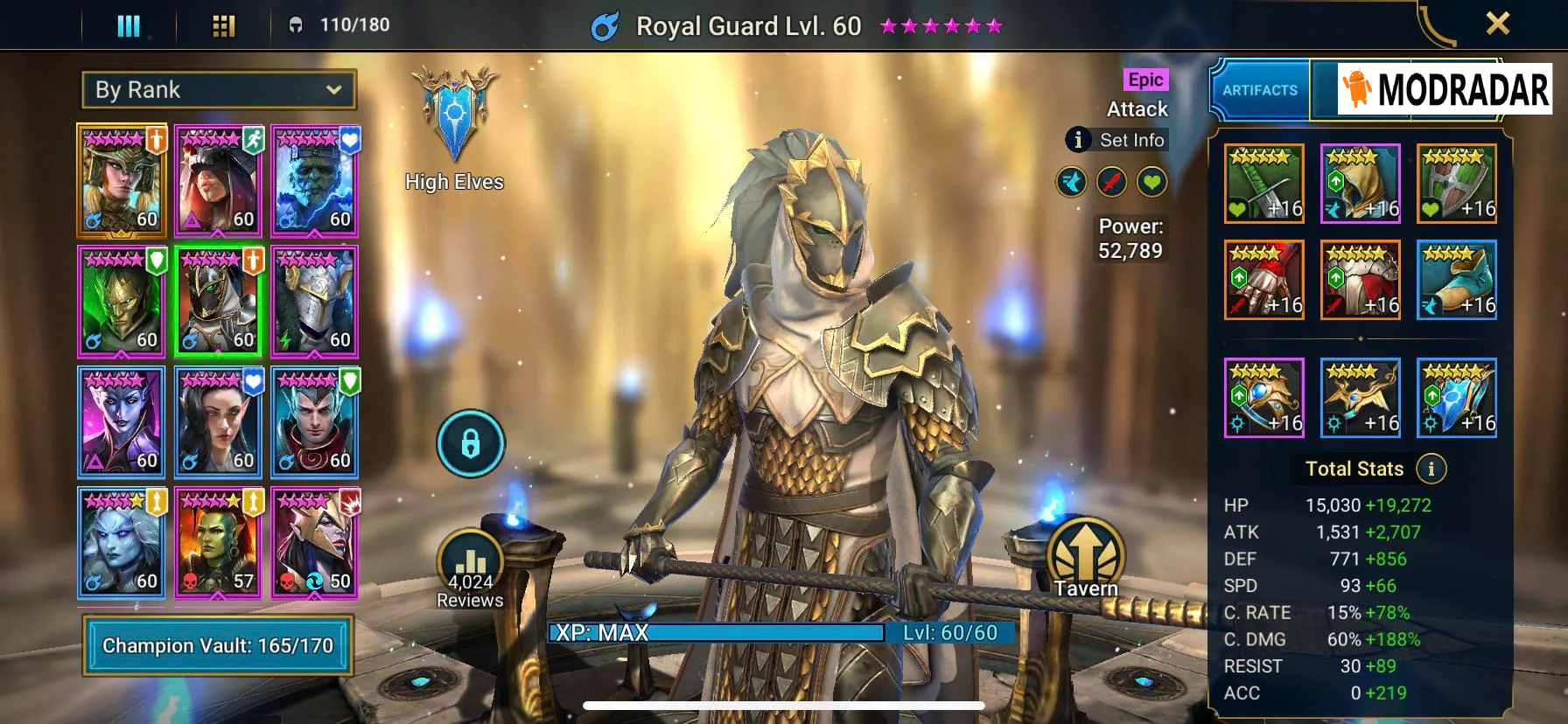Inspect the equipped hooded helmet artifact
1568x724 pixels.
coord(1360,184)
